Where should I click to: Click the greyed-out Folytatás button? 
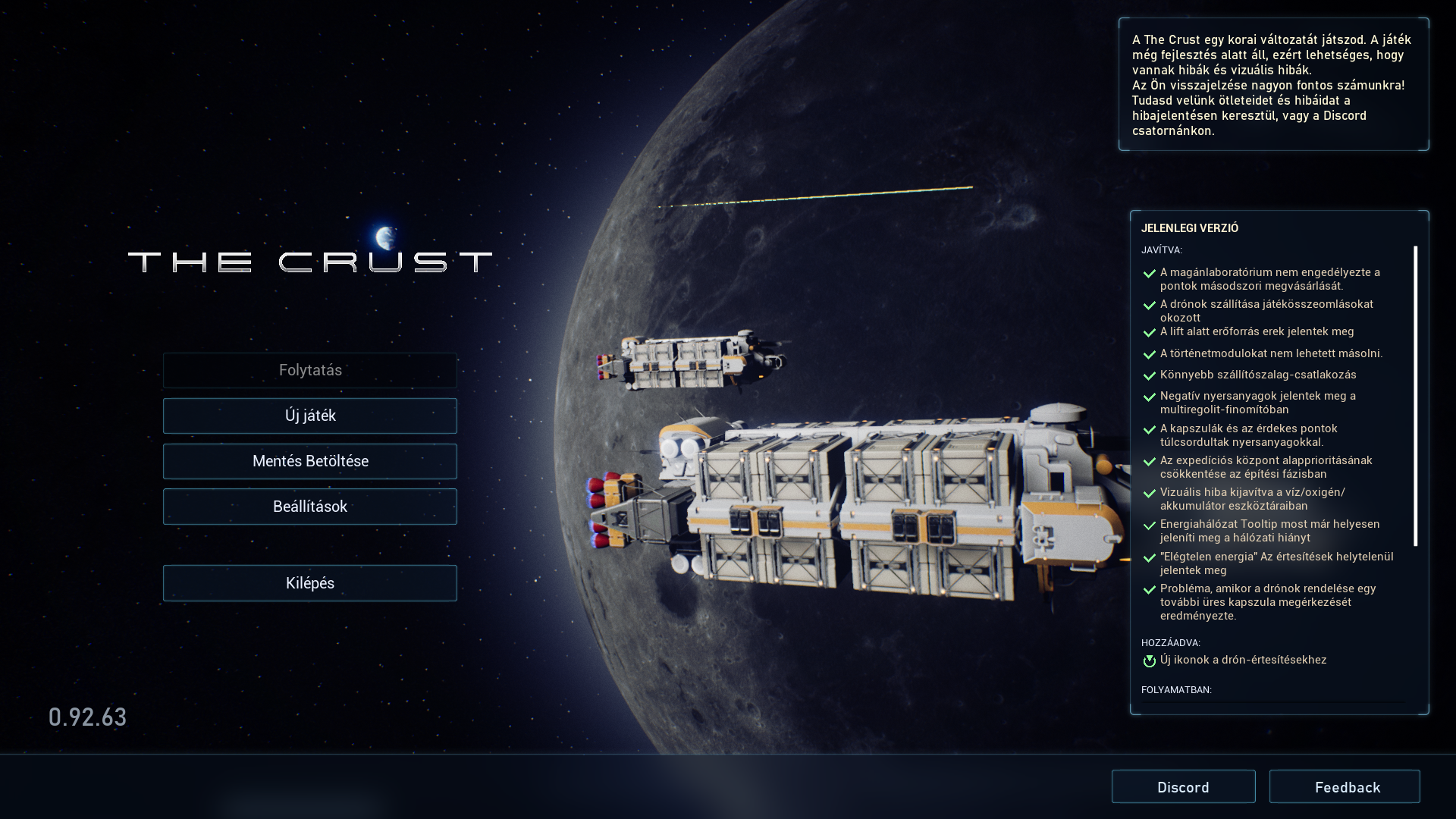pyautogui.click(x=310, y=370)
